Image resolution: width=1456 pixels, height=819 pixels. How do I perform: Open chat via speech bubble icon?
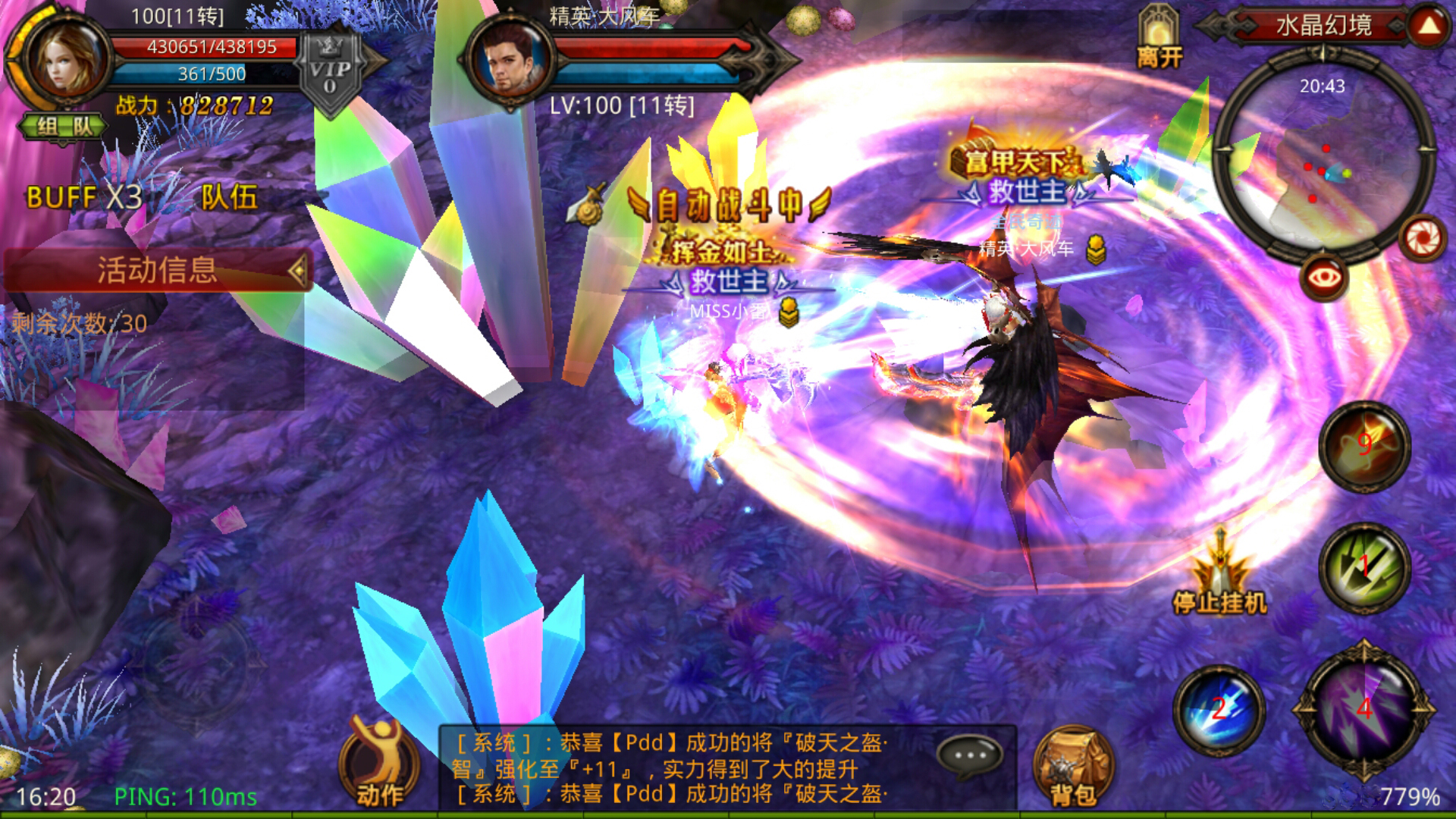tap(970, 755)
